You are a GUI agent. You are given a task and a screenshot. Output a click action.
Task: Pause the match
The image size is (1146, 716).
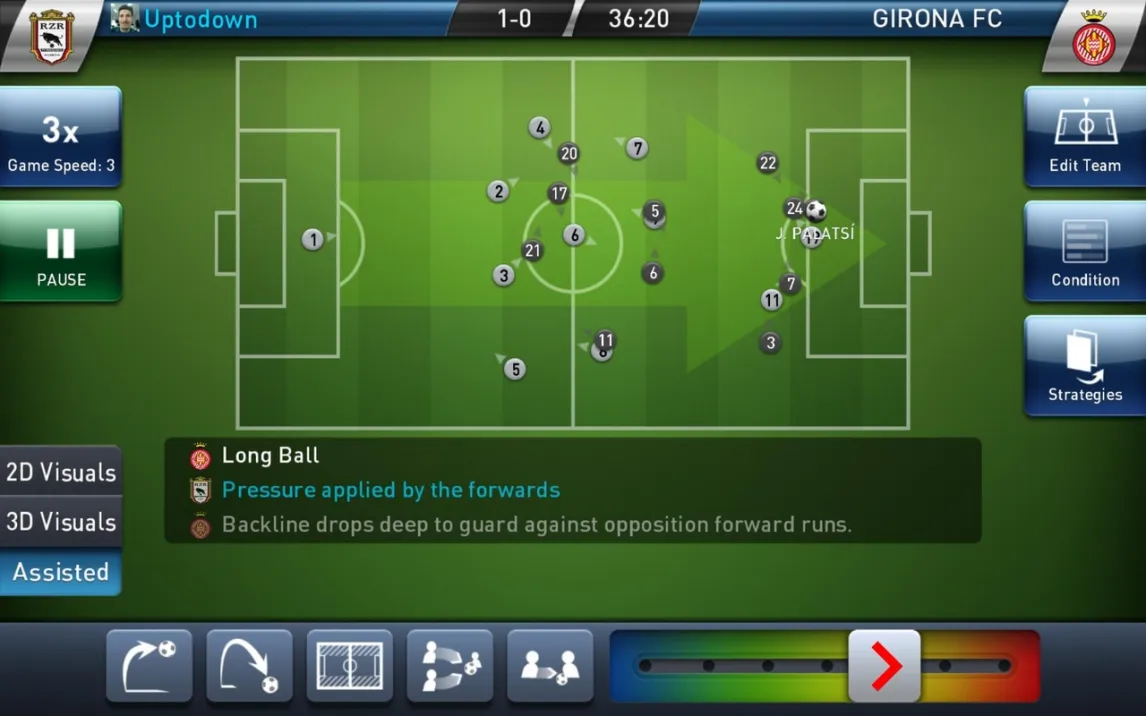[61, 252]
